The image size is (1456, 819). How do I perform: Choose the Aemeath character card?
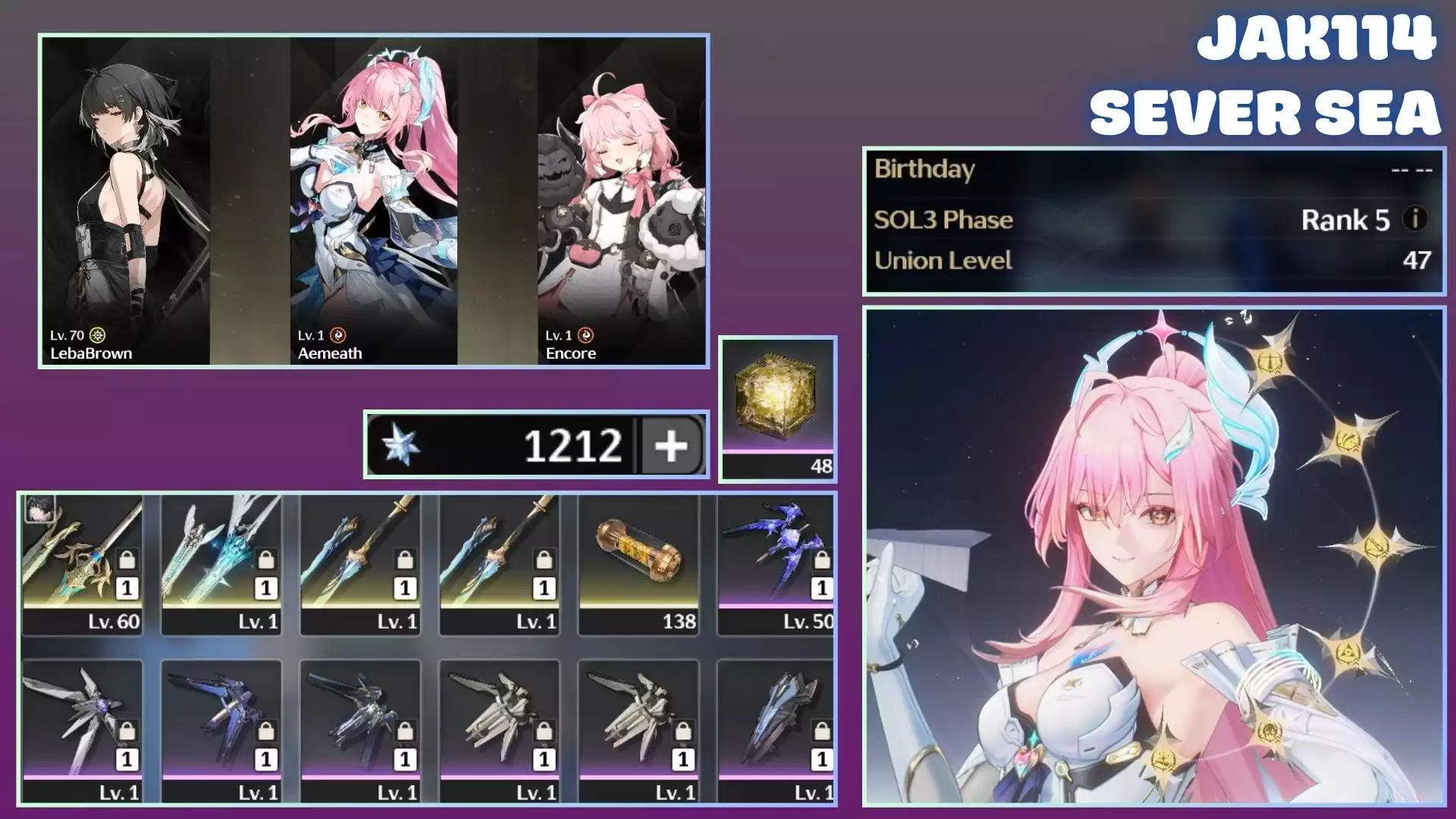tap(374, 201)
